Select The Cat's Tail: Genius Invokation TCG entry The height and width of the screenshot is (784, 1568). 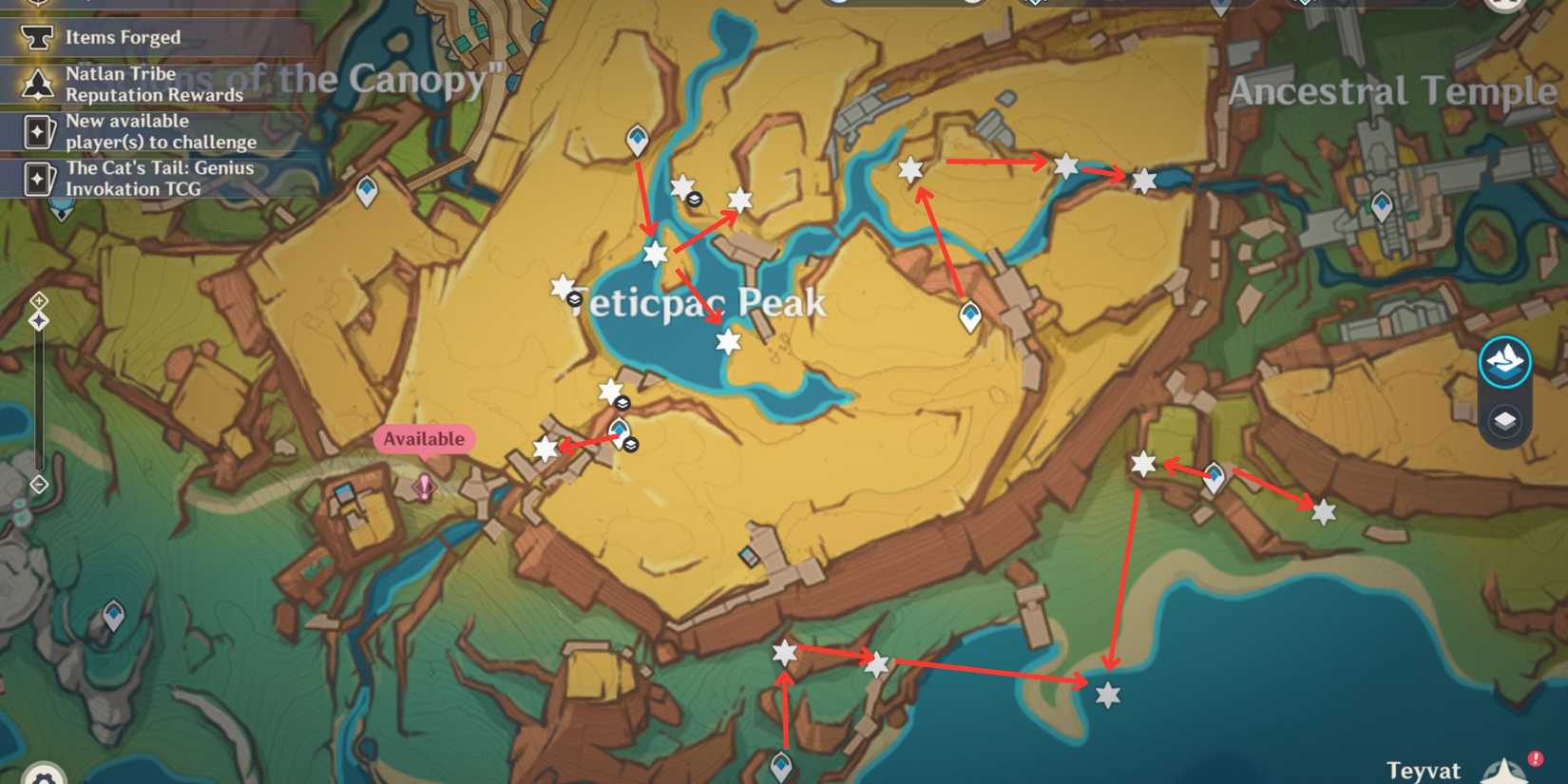tap(159, 179)
